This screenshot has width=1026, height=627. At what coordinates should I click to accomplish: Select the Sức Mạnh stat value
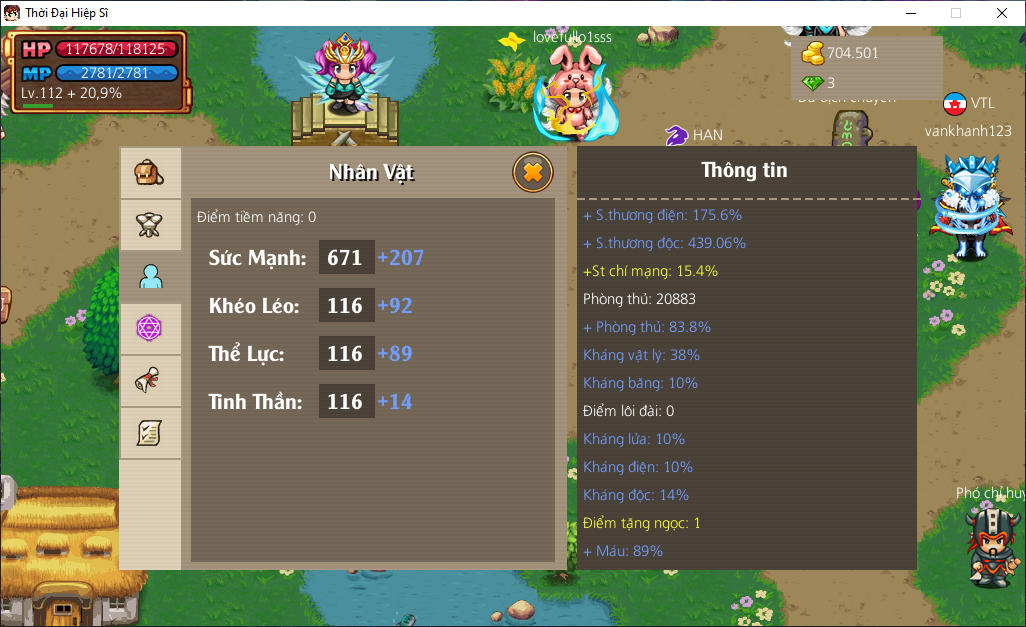point(346,257)
